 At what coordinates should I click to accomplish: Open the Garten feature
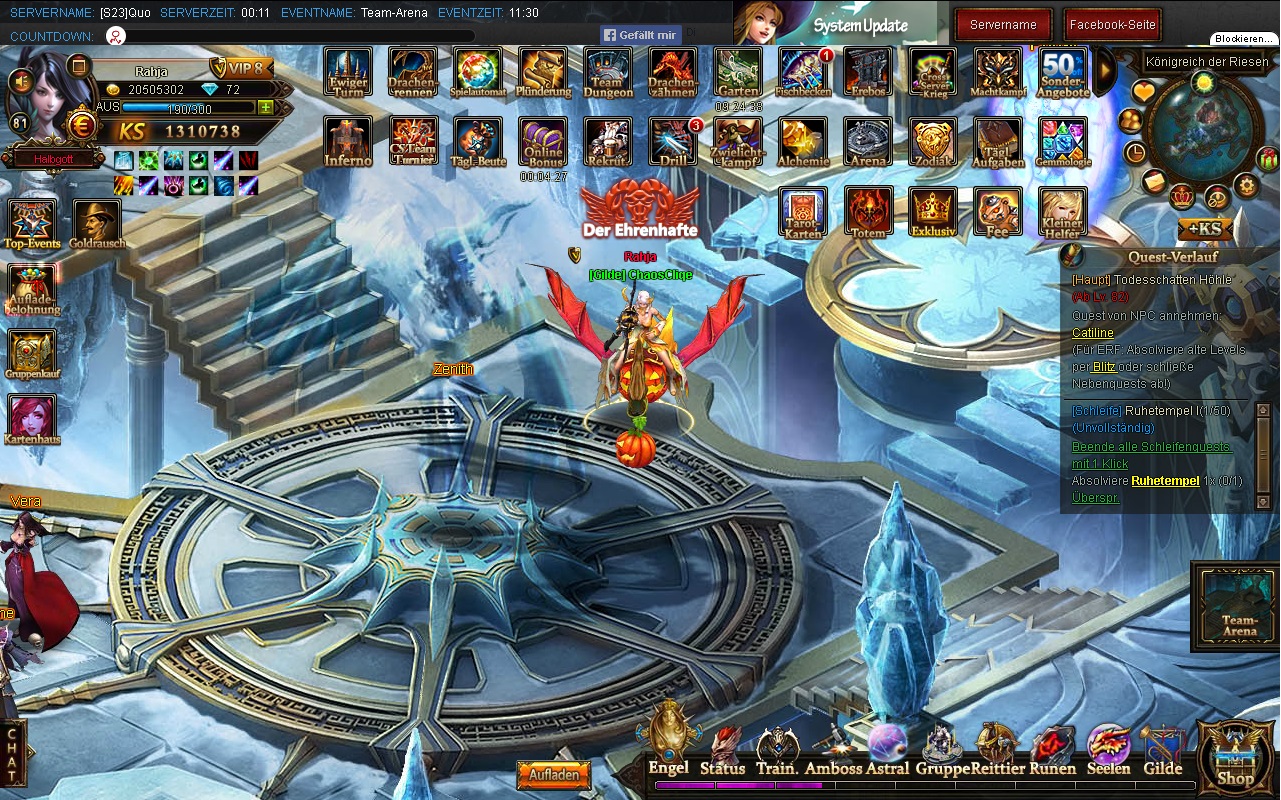(738, 72)
